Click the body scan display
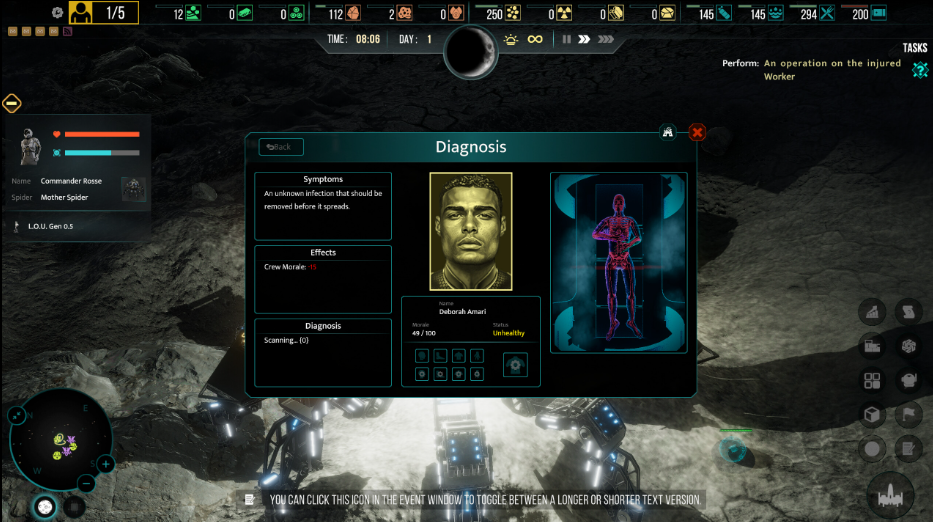The height and width of the screenshot is (522, 933). [x=618, y=263]
